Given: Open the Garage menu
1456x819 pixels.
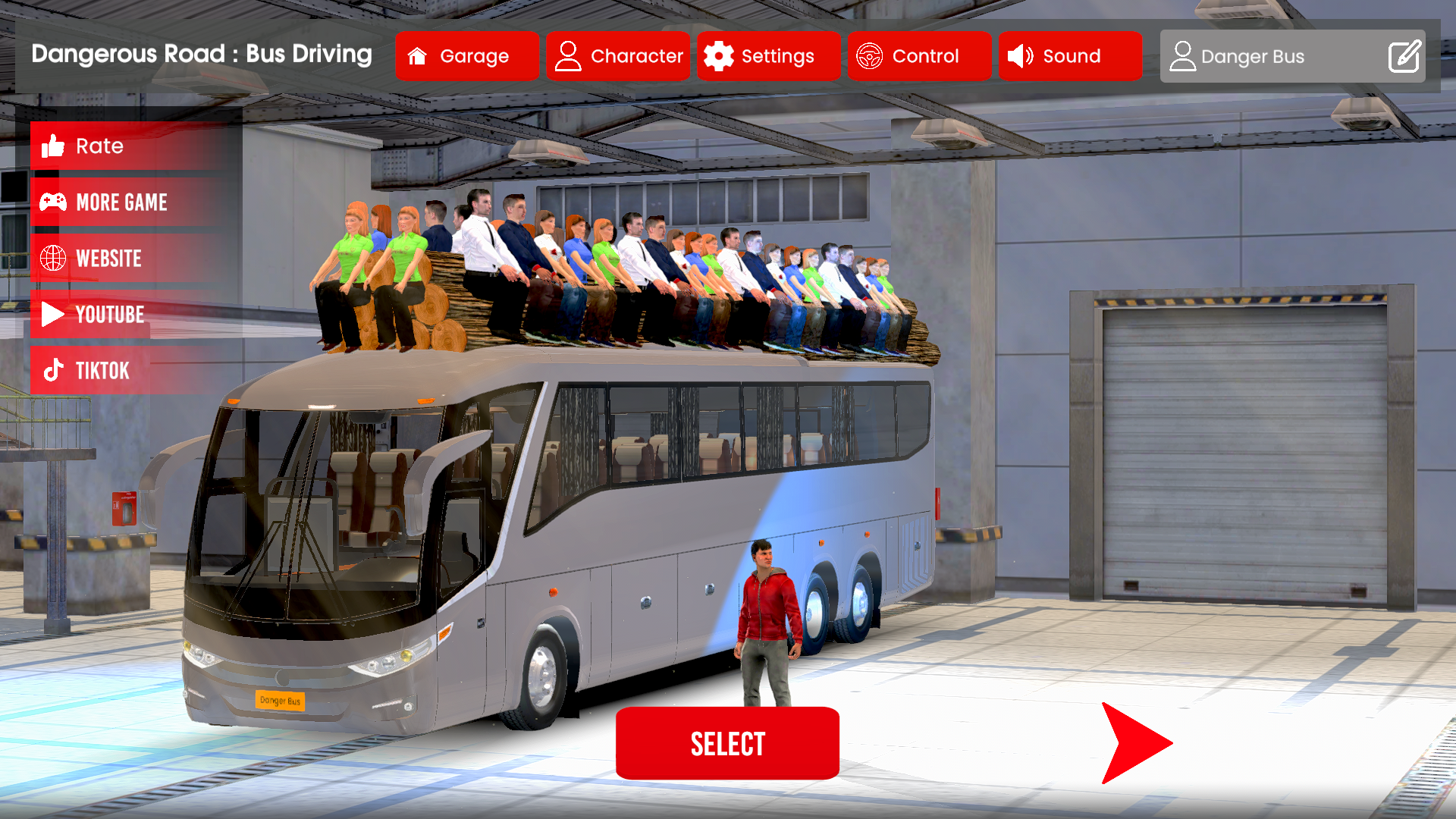Looking at the screenshot, I should tap(467, 55).
